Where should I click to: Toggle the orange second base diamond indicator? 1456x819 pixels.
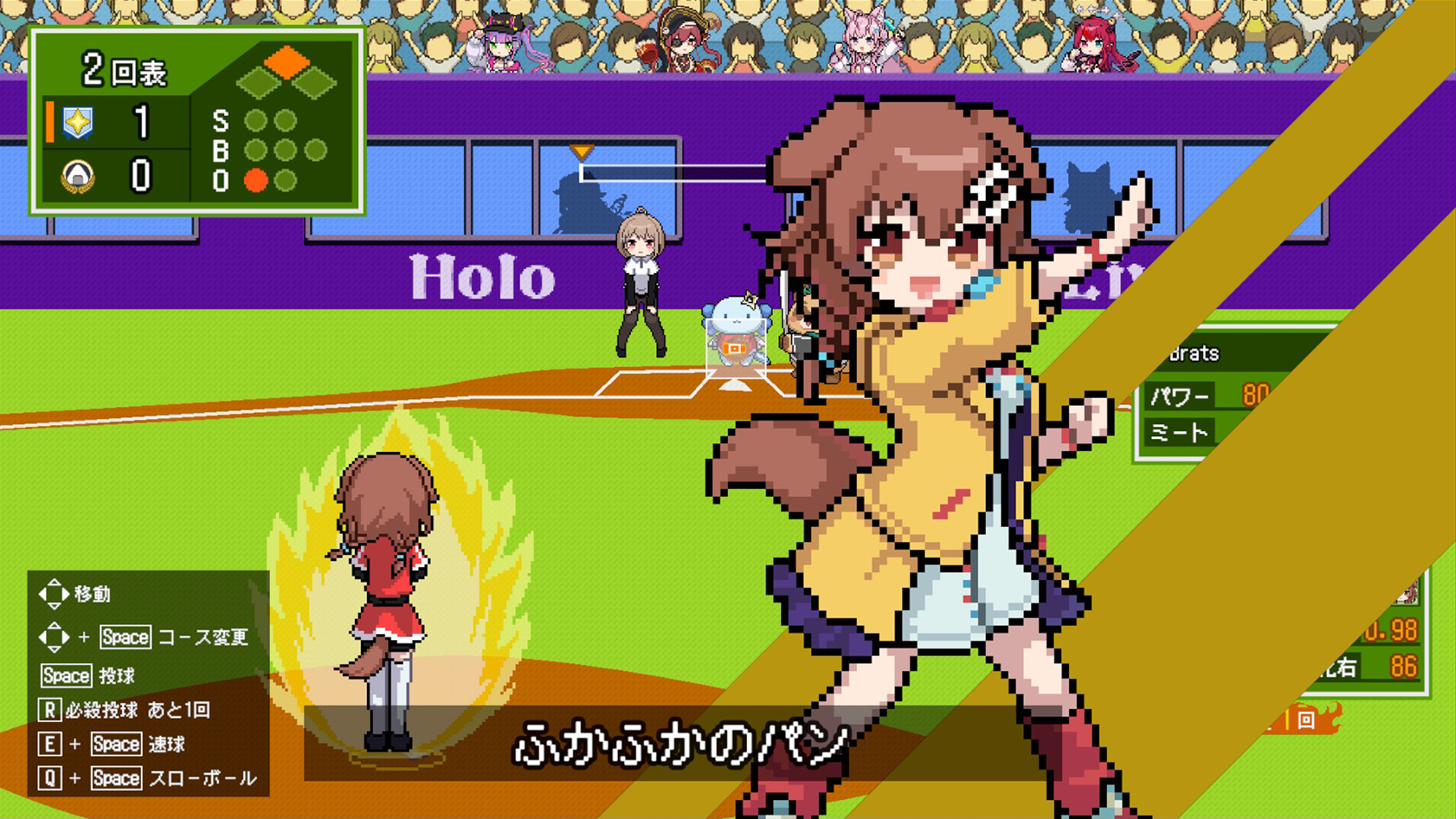(x=287, y=62)
